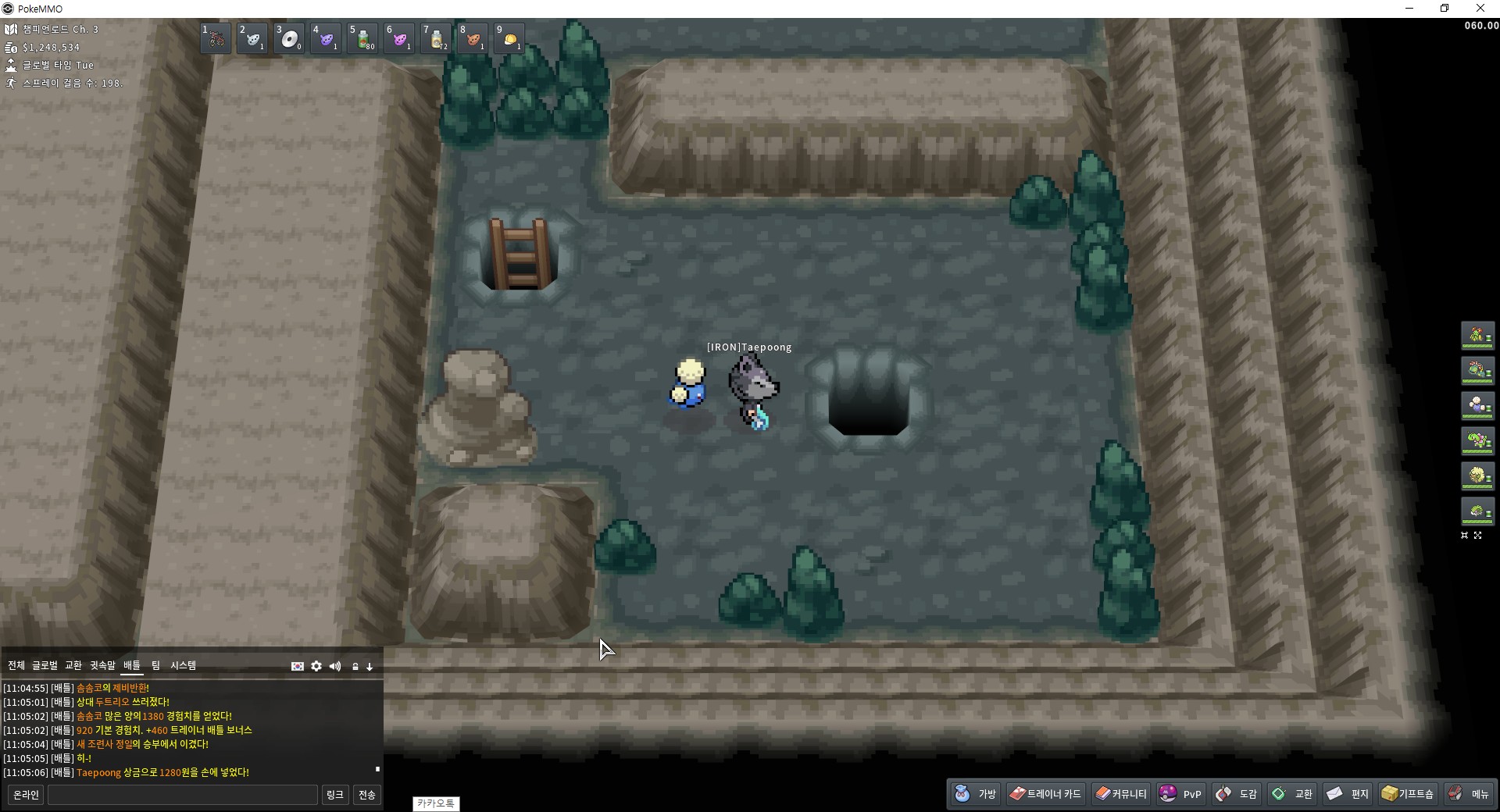The image size is (1500, 812).
Task: Switch to the 전체 chat tab
Action: 16,665
